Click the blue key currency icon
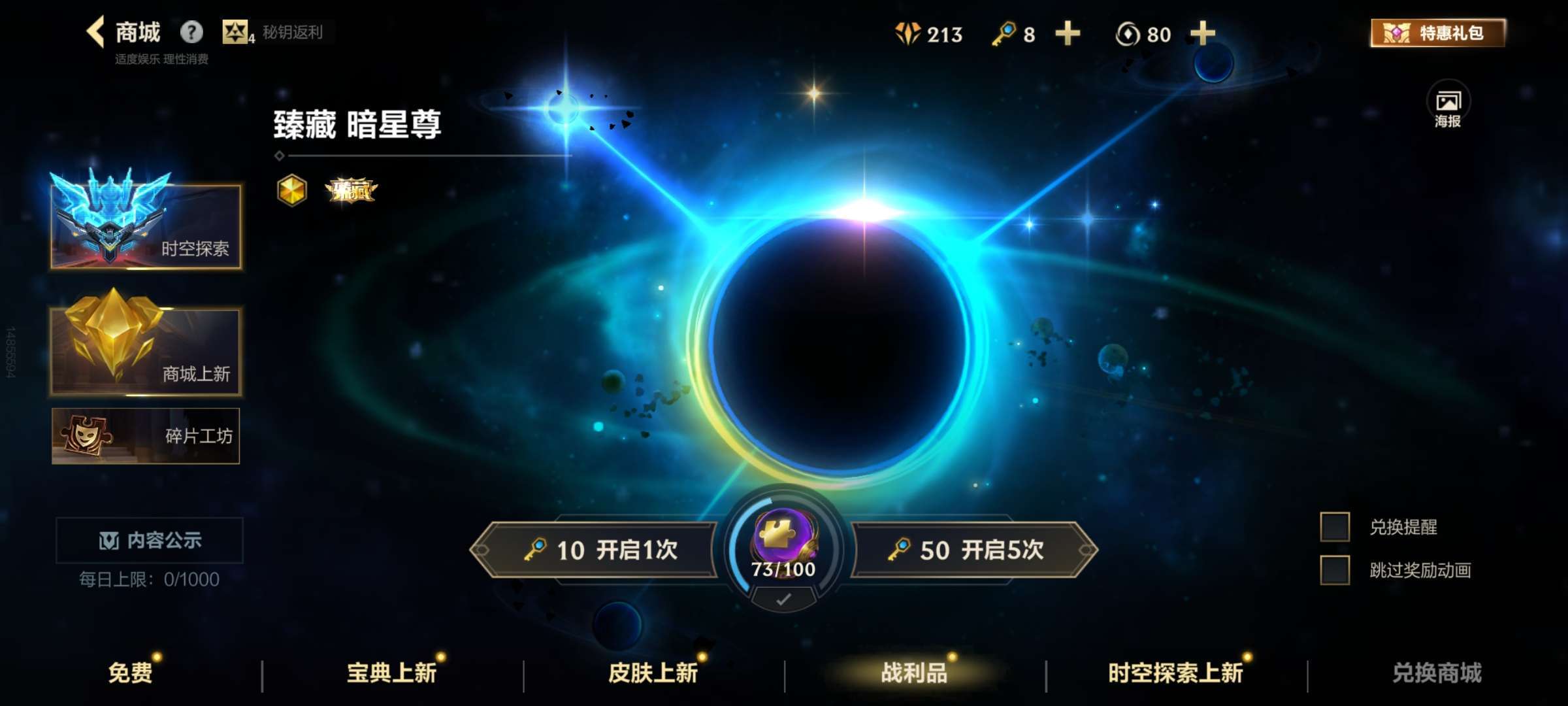 (1004, 33)
